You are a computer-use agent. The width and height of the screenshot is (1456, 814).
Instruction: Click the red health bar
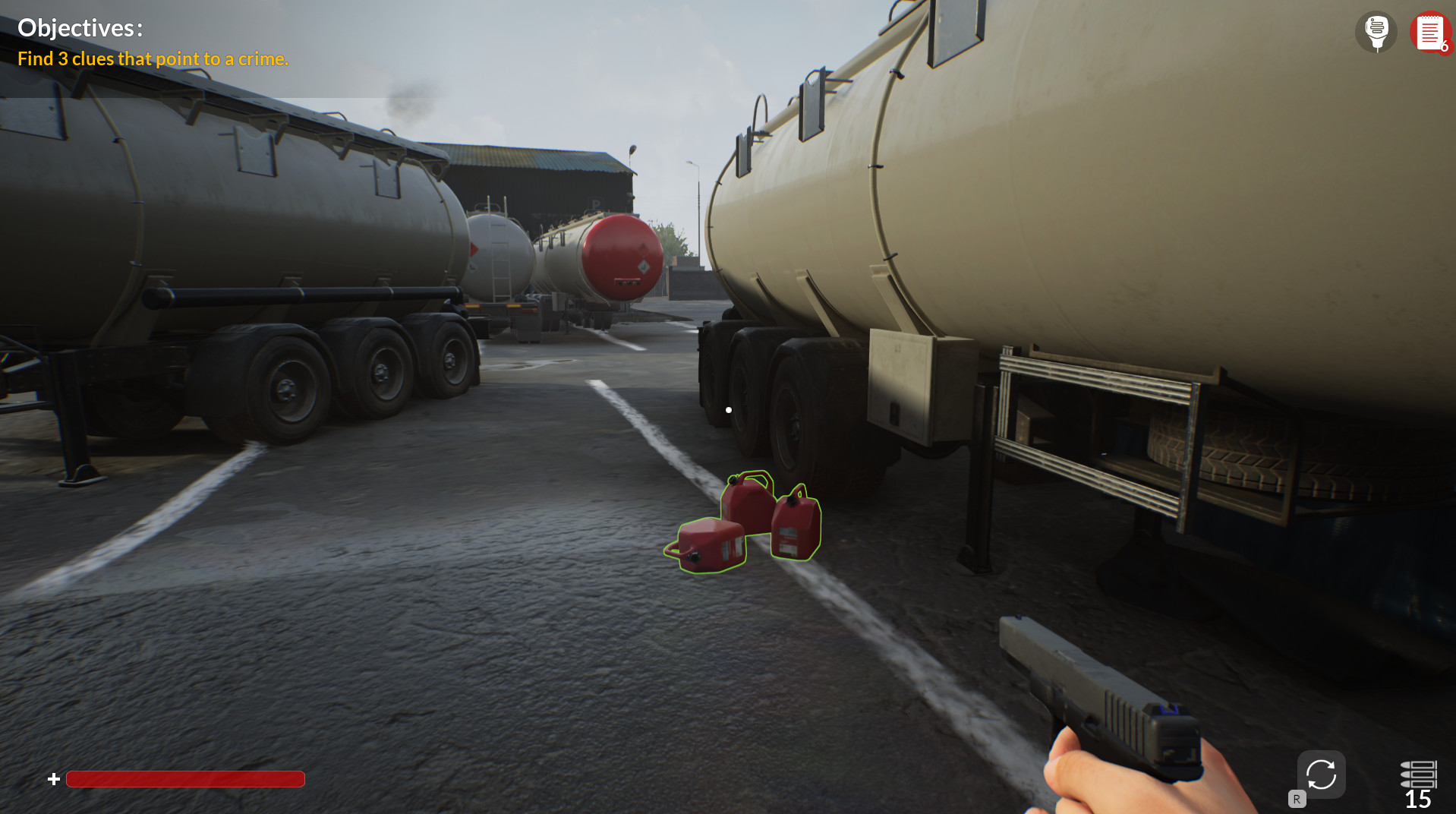184,779
